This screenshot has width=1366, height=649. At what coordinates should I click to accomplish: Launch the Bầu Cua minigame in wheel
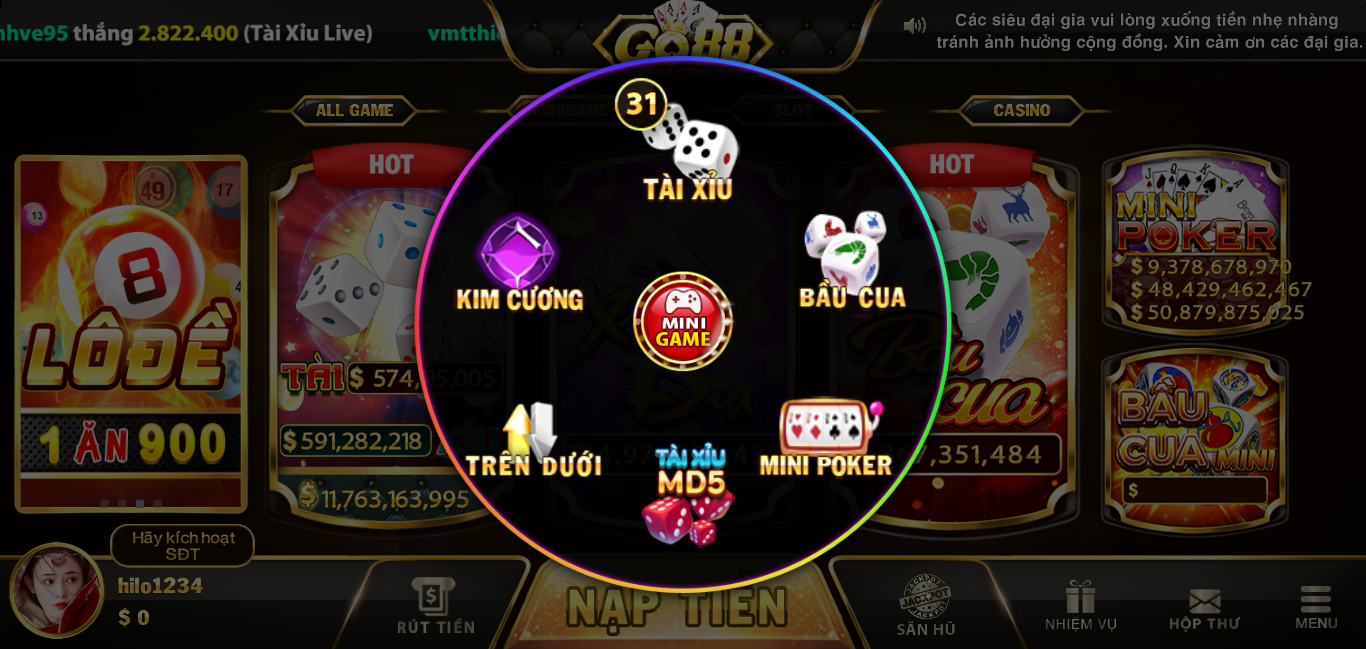tap(850, 260)
